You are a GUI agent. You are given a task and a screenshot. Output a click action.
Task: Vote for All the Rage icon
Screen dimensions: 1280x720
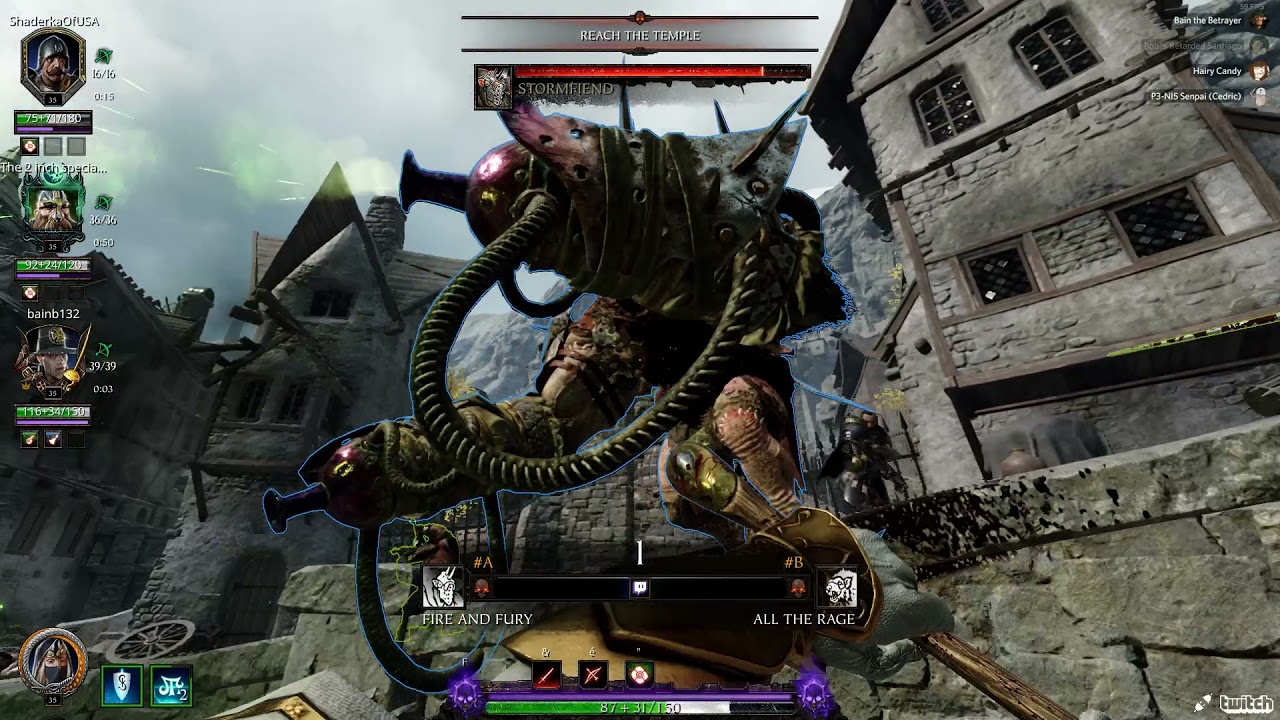tap(837, 588)
